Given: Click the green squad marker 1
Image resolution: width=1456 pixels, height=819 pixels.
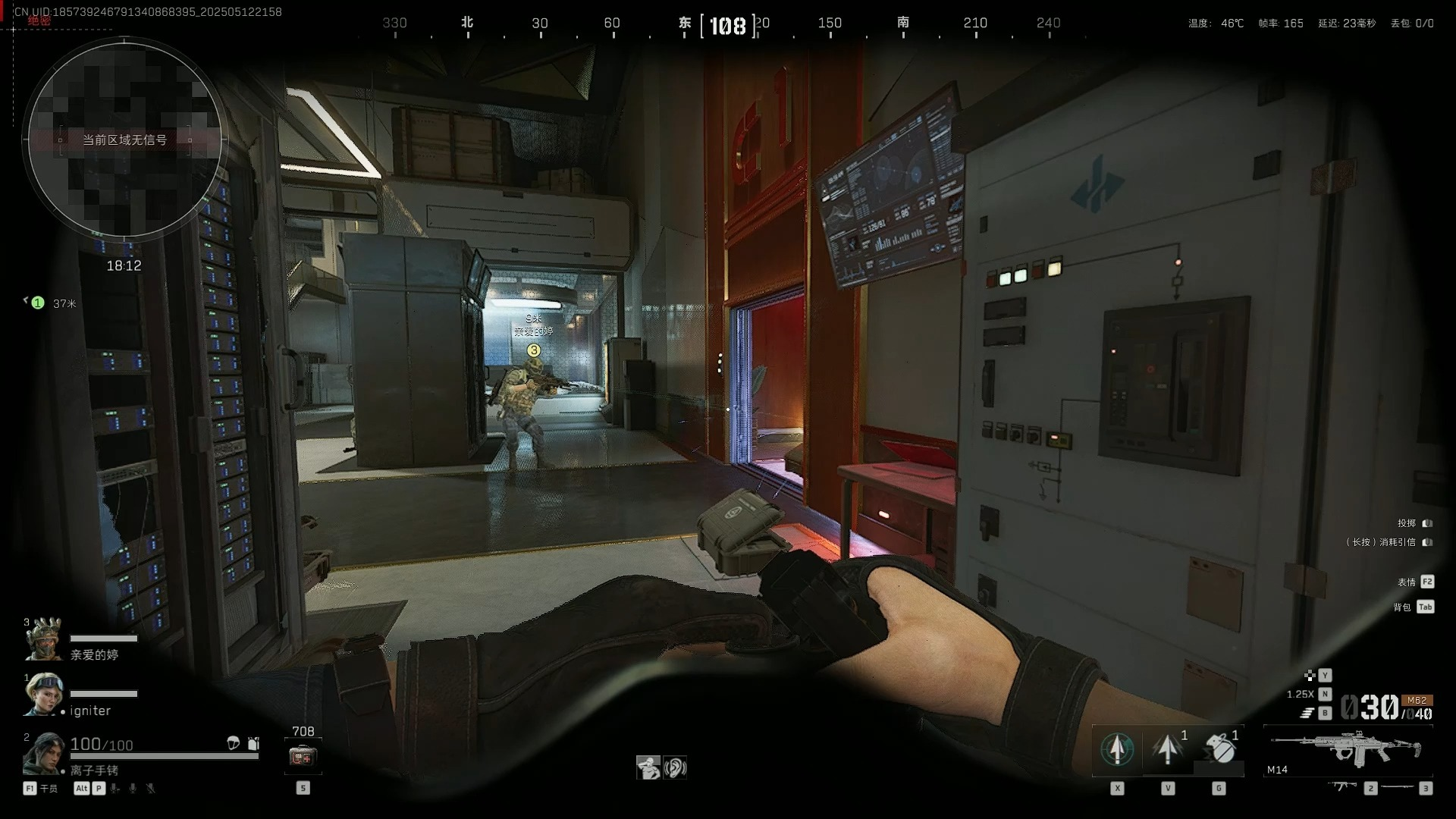Looking at the screenshot, I should click(x=37, y=303).
